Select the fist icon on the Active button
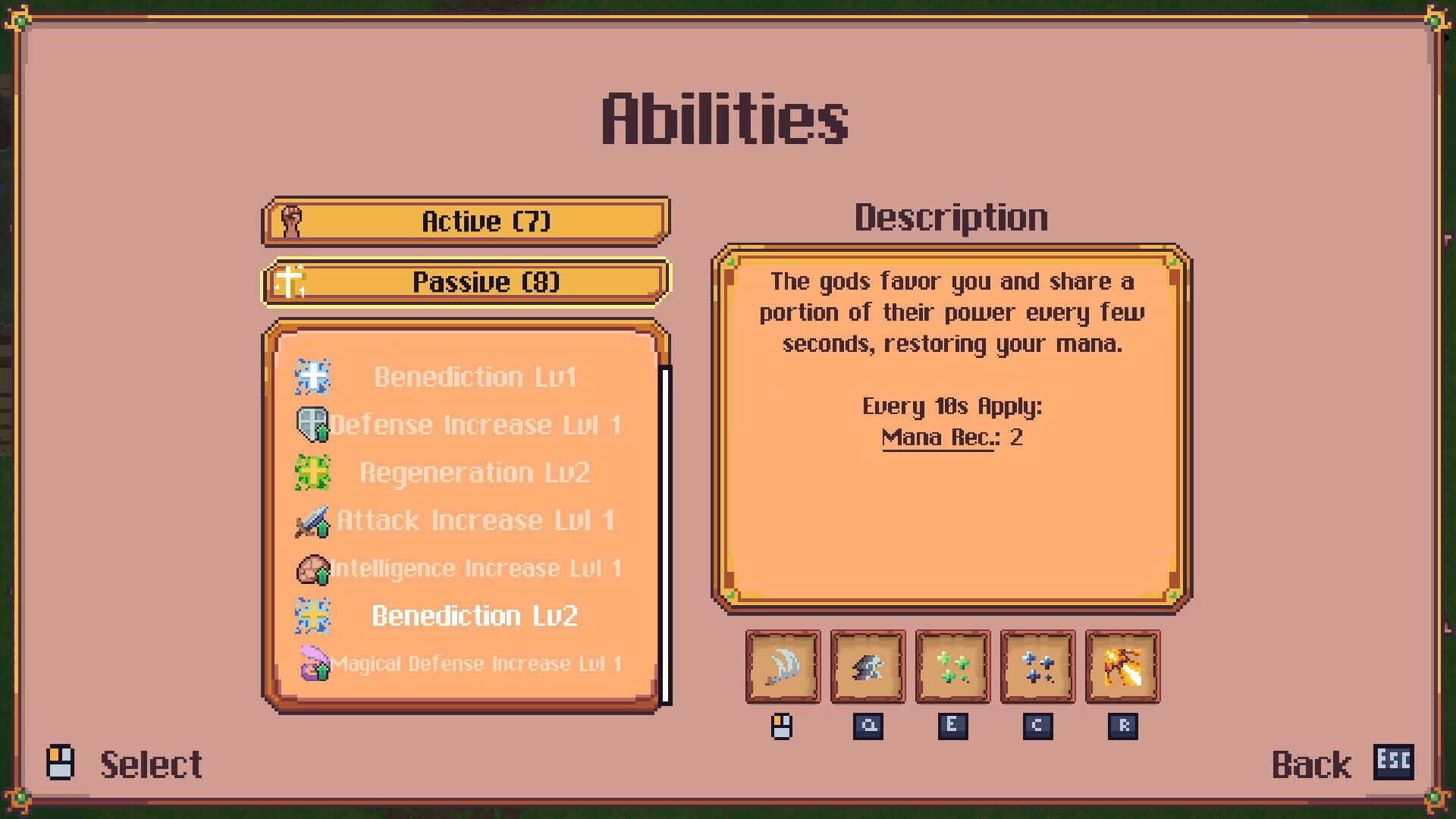 tap(289, 221)
